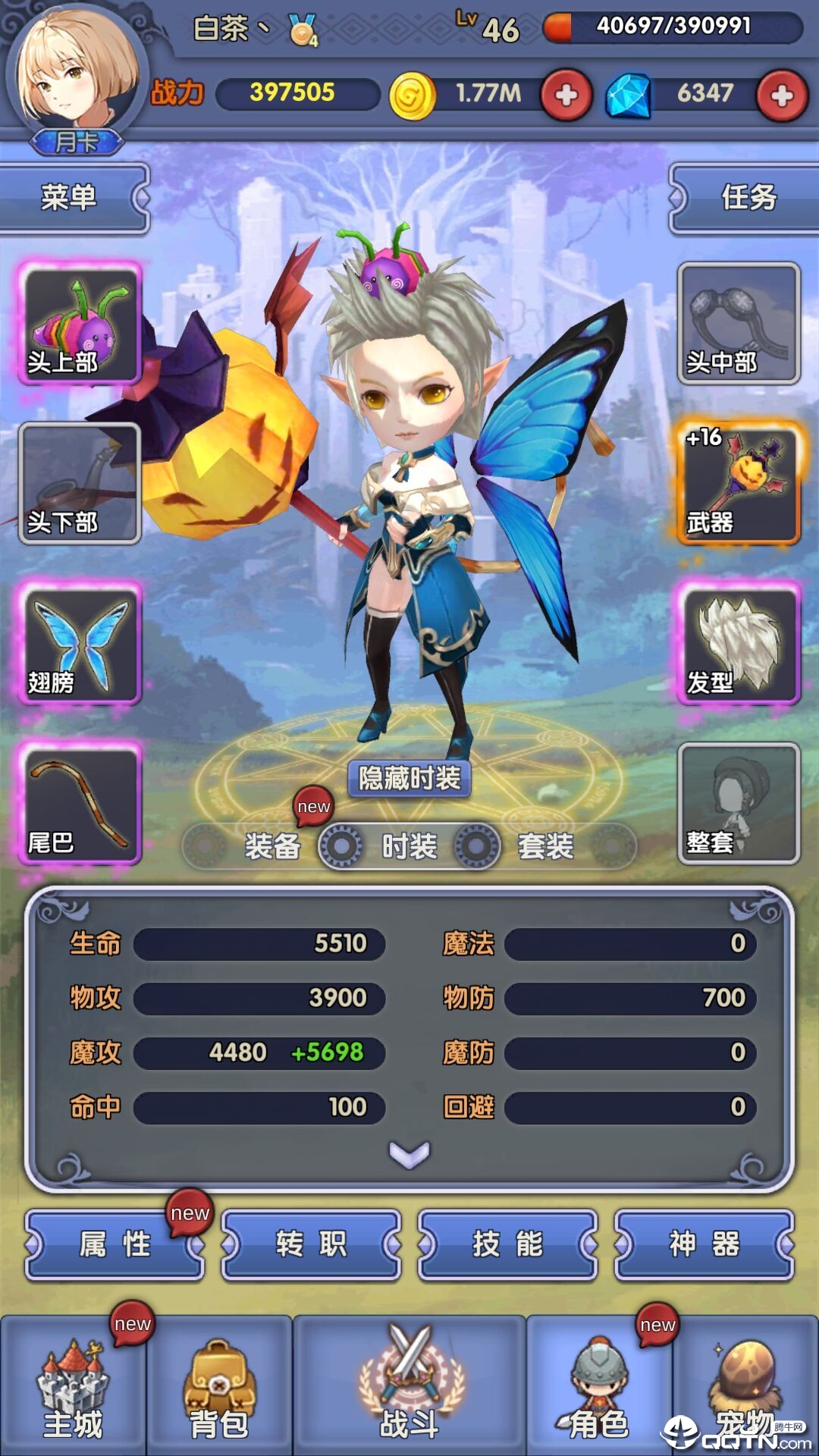Image resolution: width=819 pixels, height=1456 pixels.
Task: Open the 背包 backpack
Action: [219, 1386]
